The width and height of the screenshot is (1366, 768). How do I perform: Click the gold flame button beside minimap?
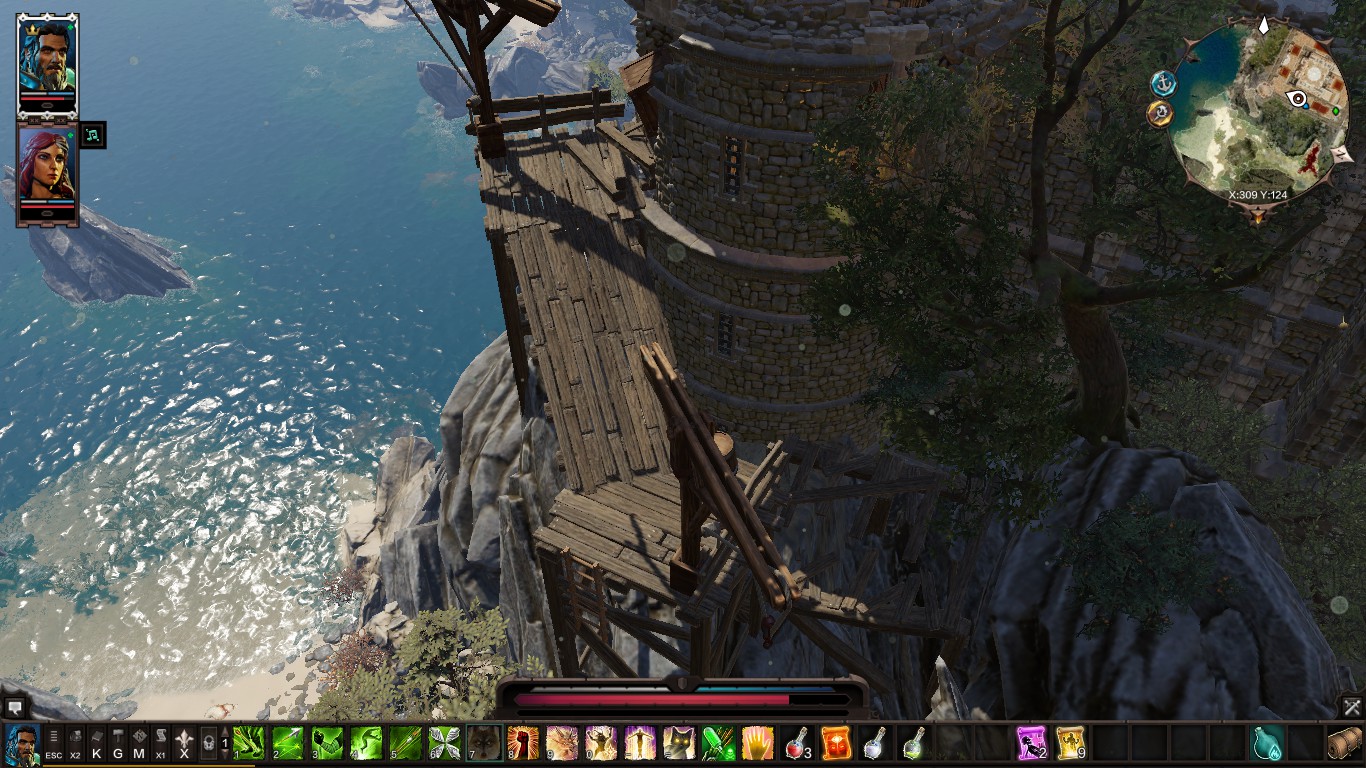tap(1160, 113)
